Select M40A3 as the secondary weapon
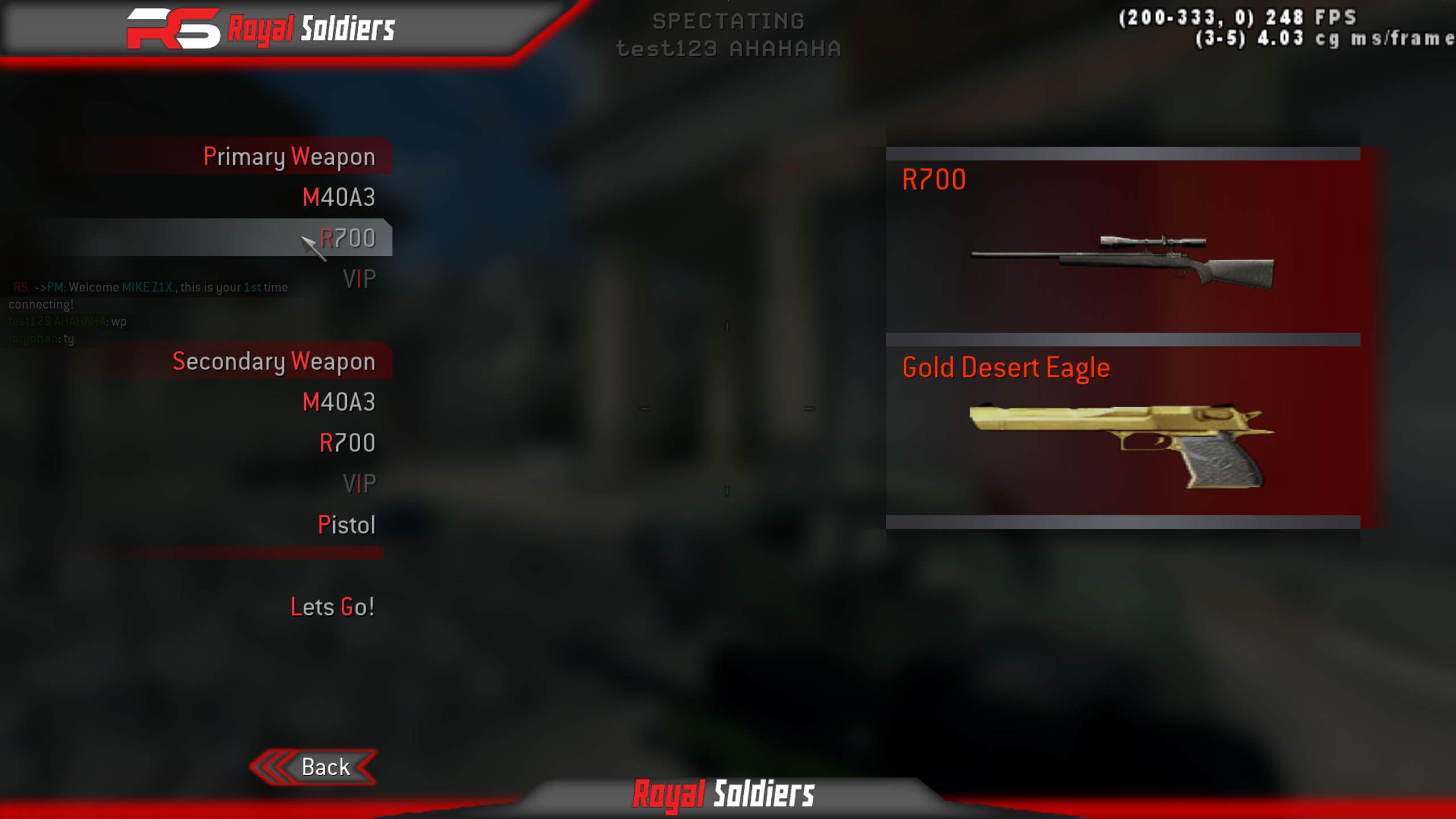Image resolution: width=1456 pixels, height=819 pixels. tap(340, 401)
